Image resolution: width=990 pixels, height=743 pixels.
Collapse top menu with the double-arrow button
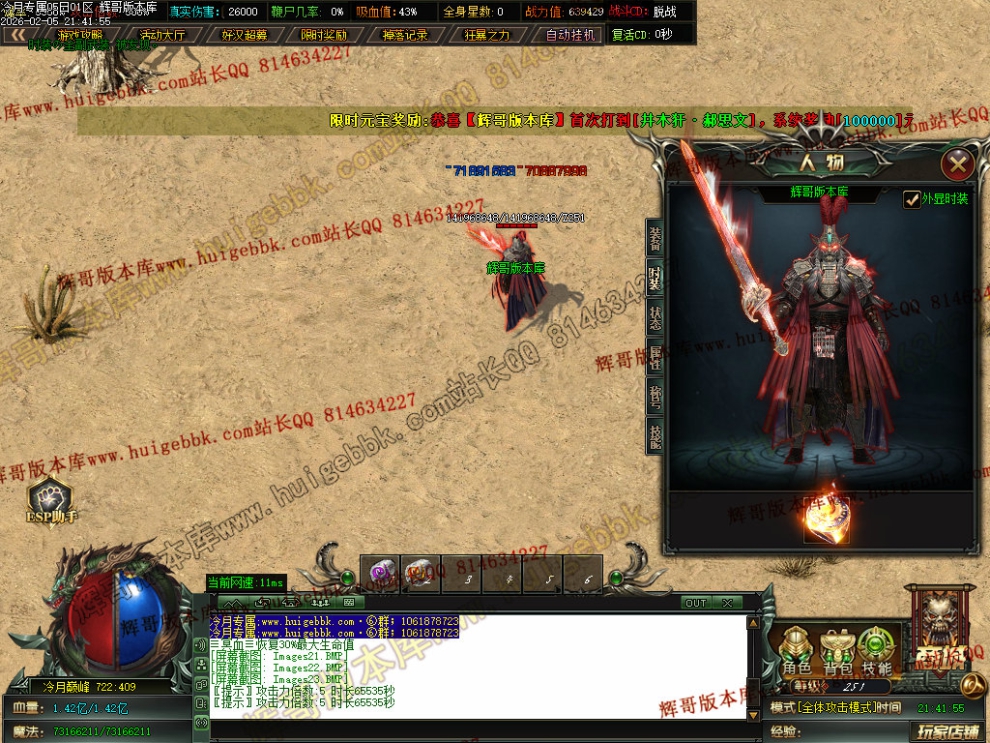[17, 35]
